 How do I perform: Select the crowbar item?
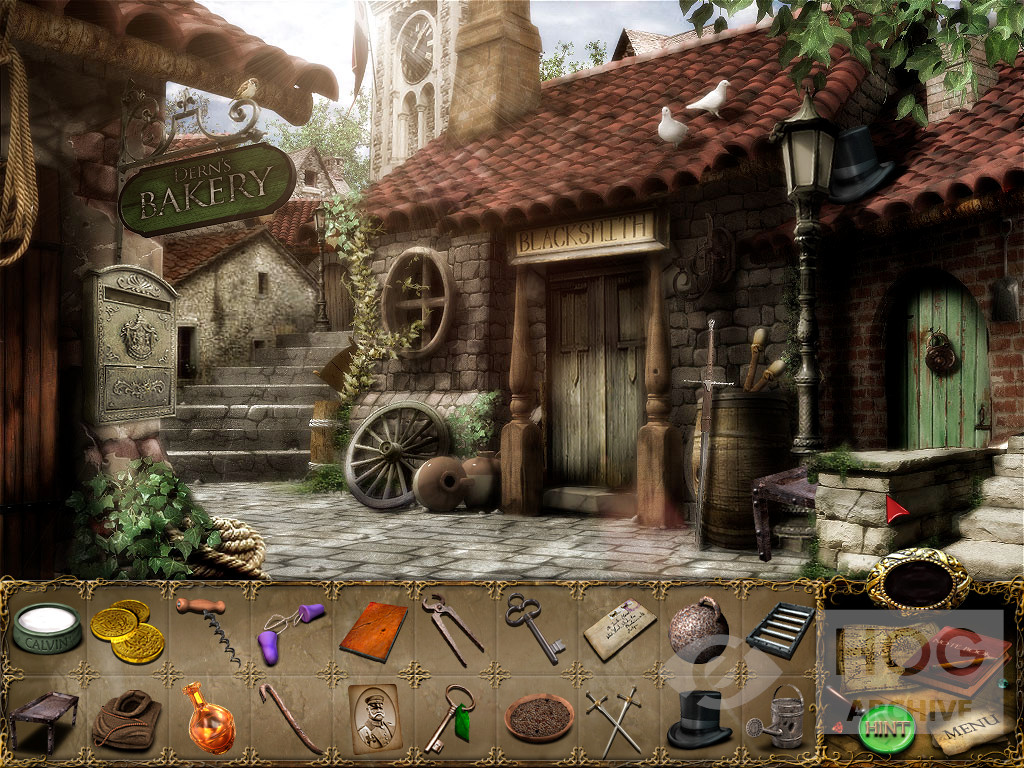tap(290, 718)
